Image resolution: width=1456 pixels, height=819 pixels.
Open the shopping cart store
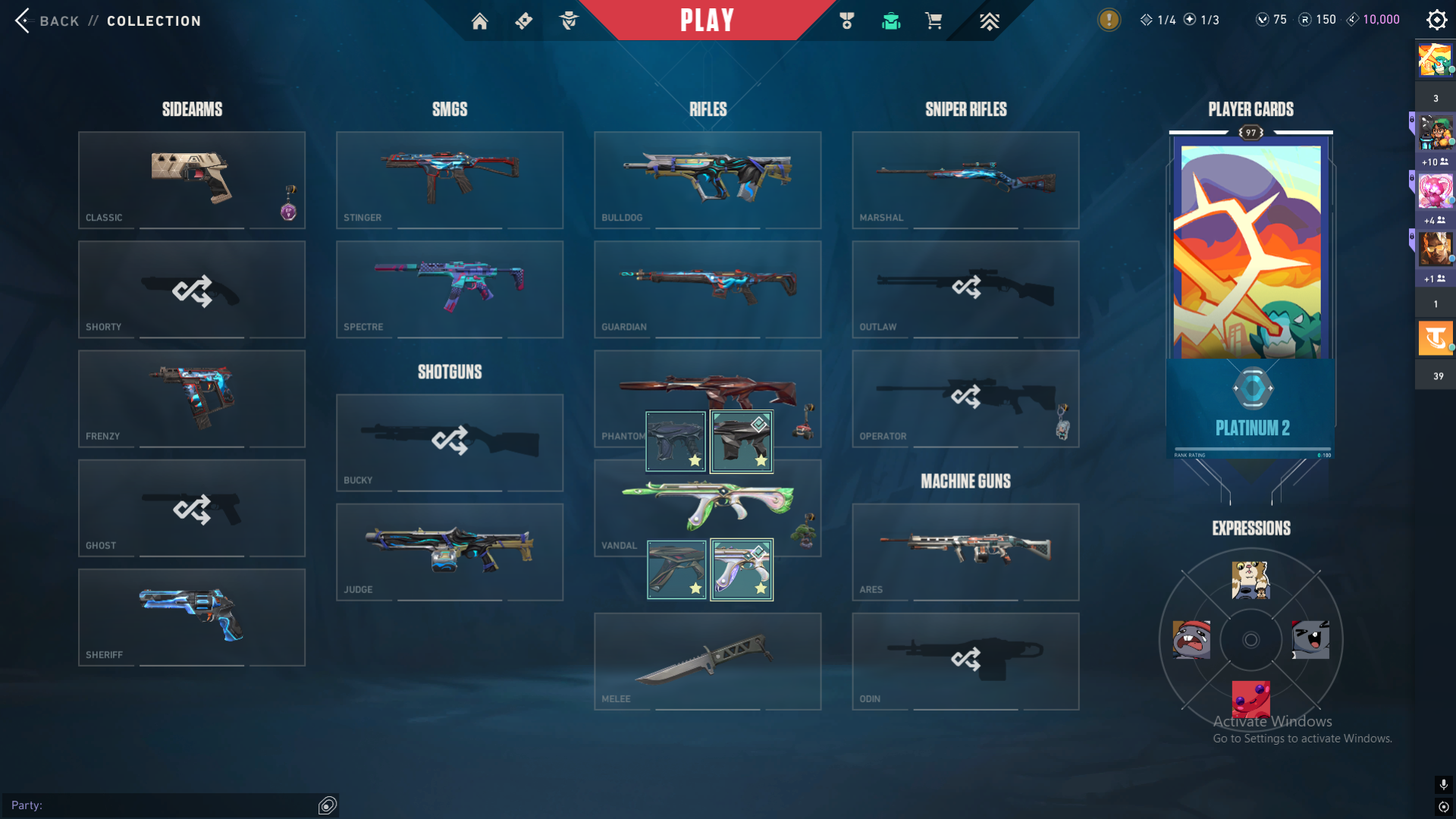click(x=934, y=21)
